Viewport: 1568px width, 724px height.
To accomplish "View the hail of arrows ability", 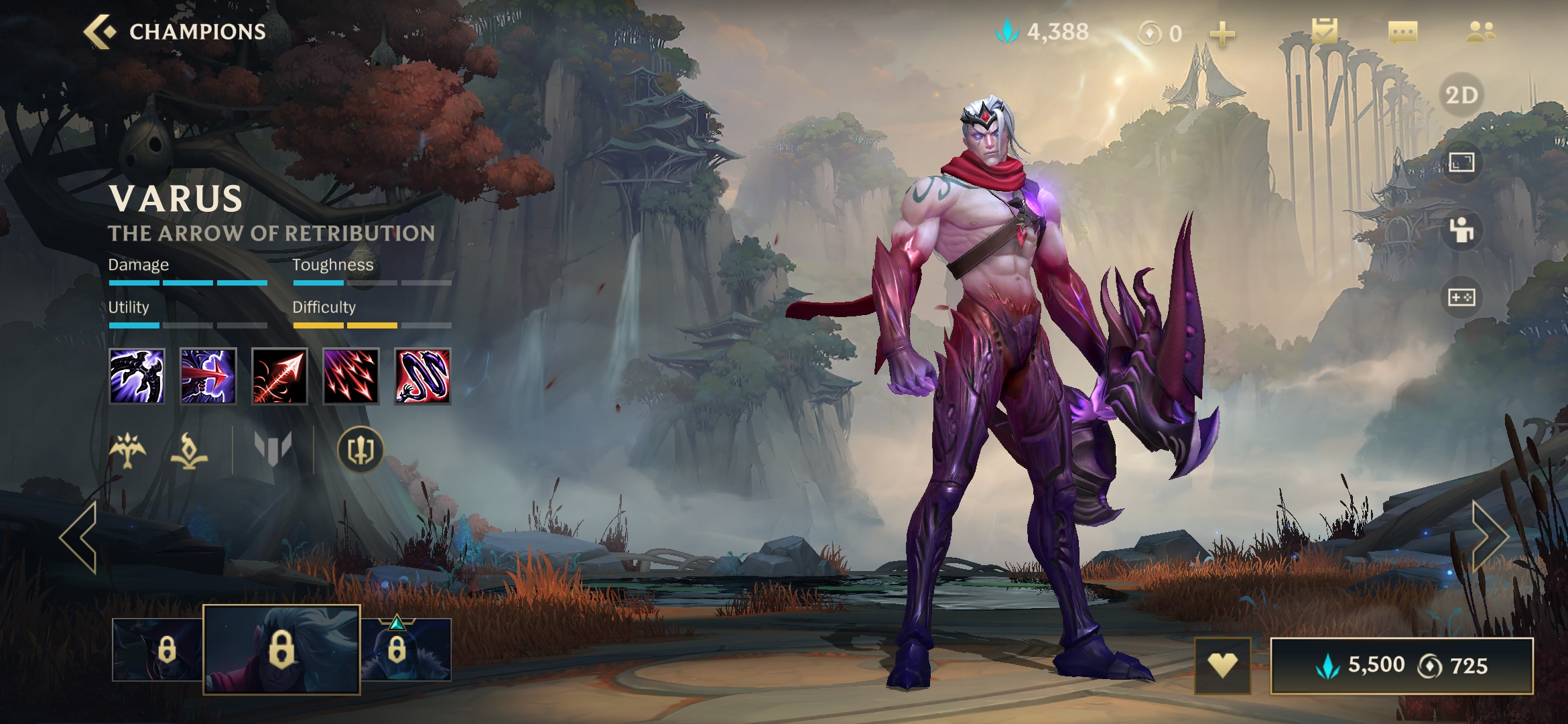I will (351, 376).
